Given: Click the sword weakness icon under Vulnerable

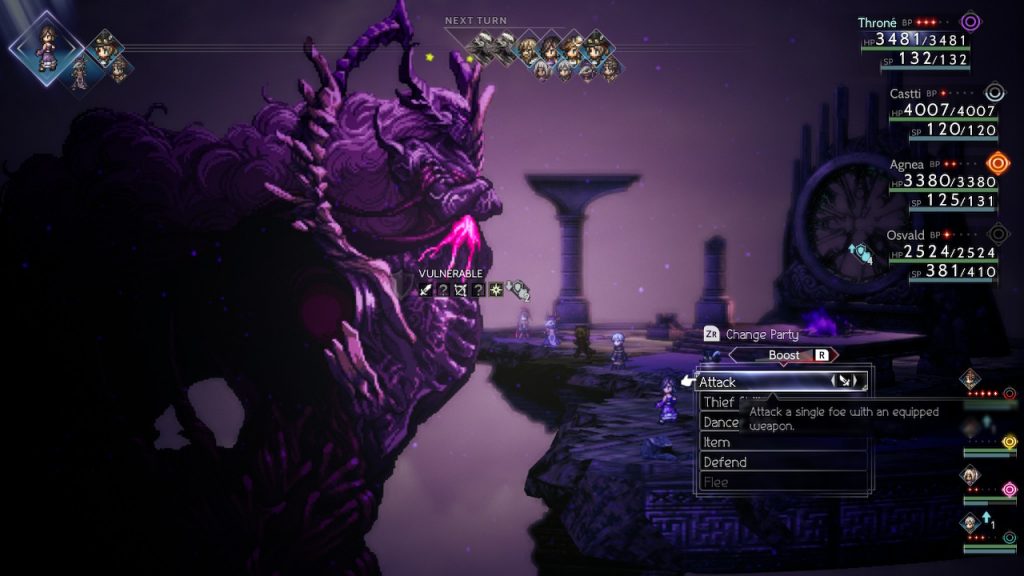Looking at the screenshot, I should pos(427,290).
